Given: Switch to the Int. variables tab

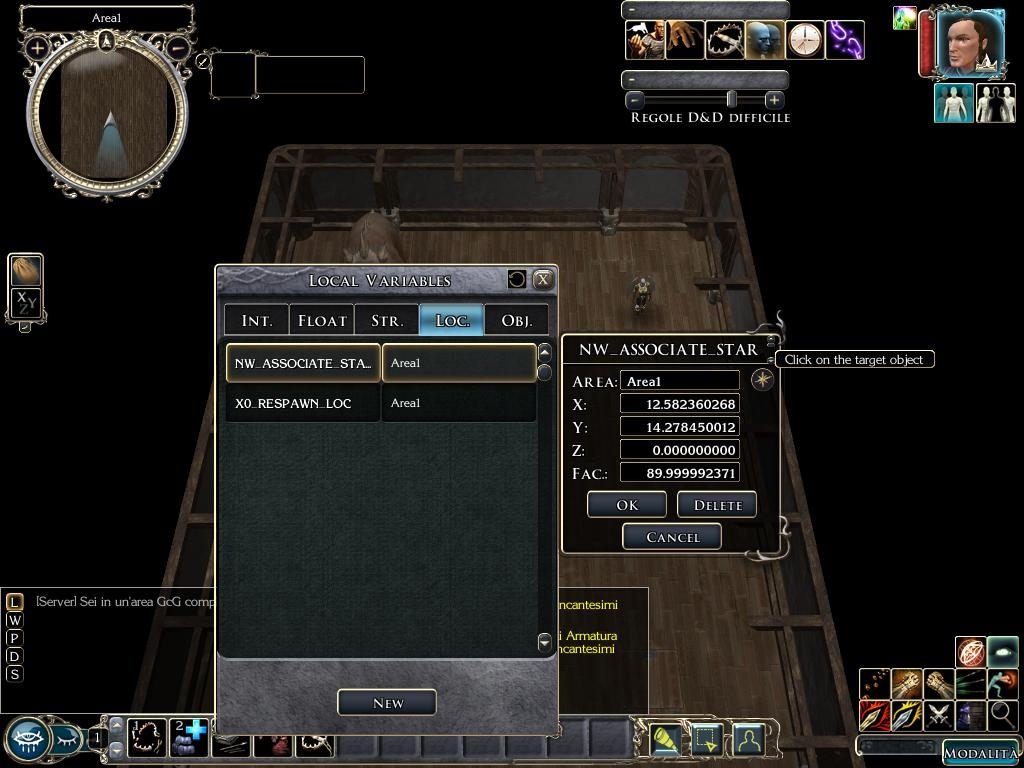Looking at the screenshot, I should 257,320.
